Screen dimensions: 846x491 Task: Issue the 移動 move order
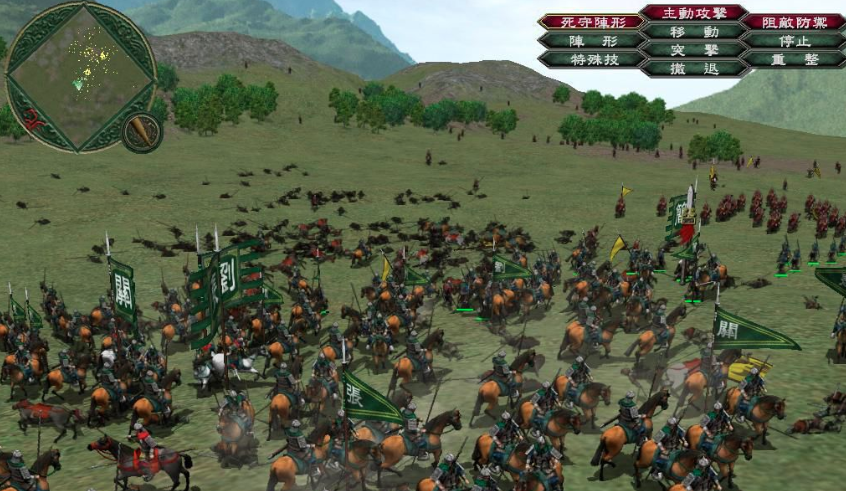point(693,31)
